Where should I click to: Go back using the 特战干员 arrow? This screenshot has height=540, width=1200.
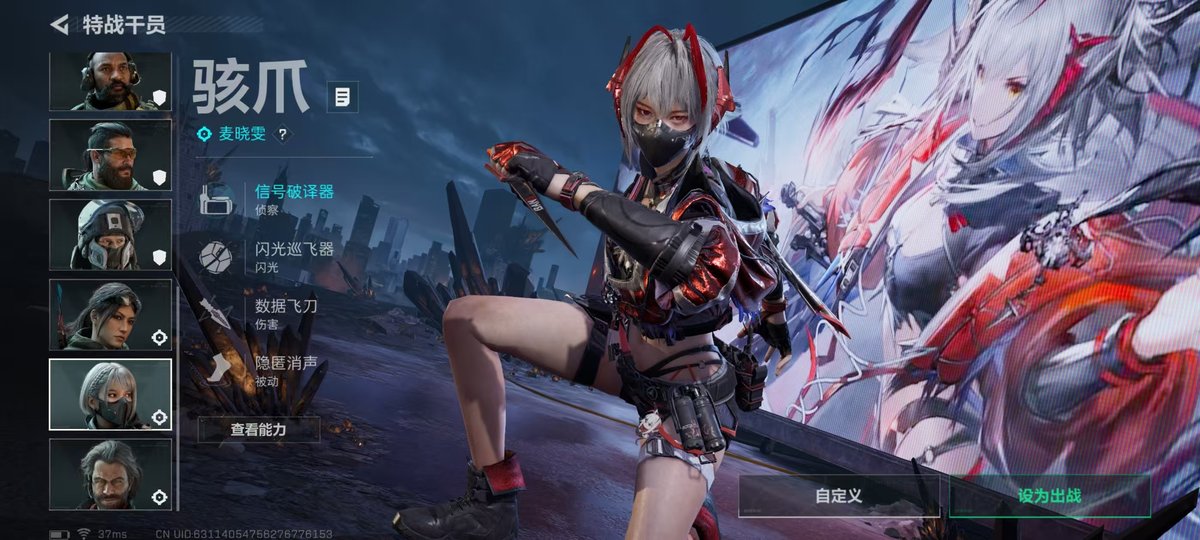coord(60,24)
